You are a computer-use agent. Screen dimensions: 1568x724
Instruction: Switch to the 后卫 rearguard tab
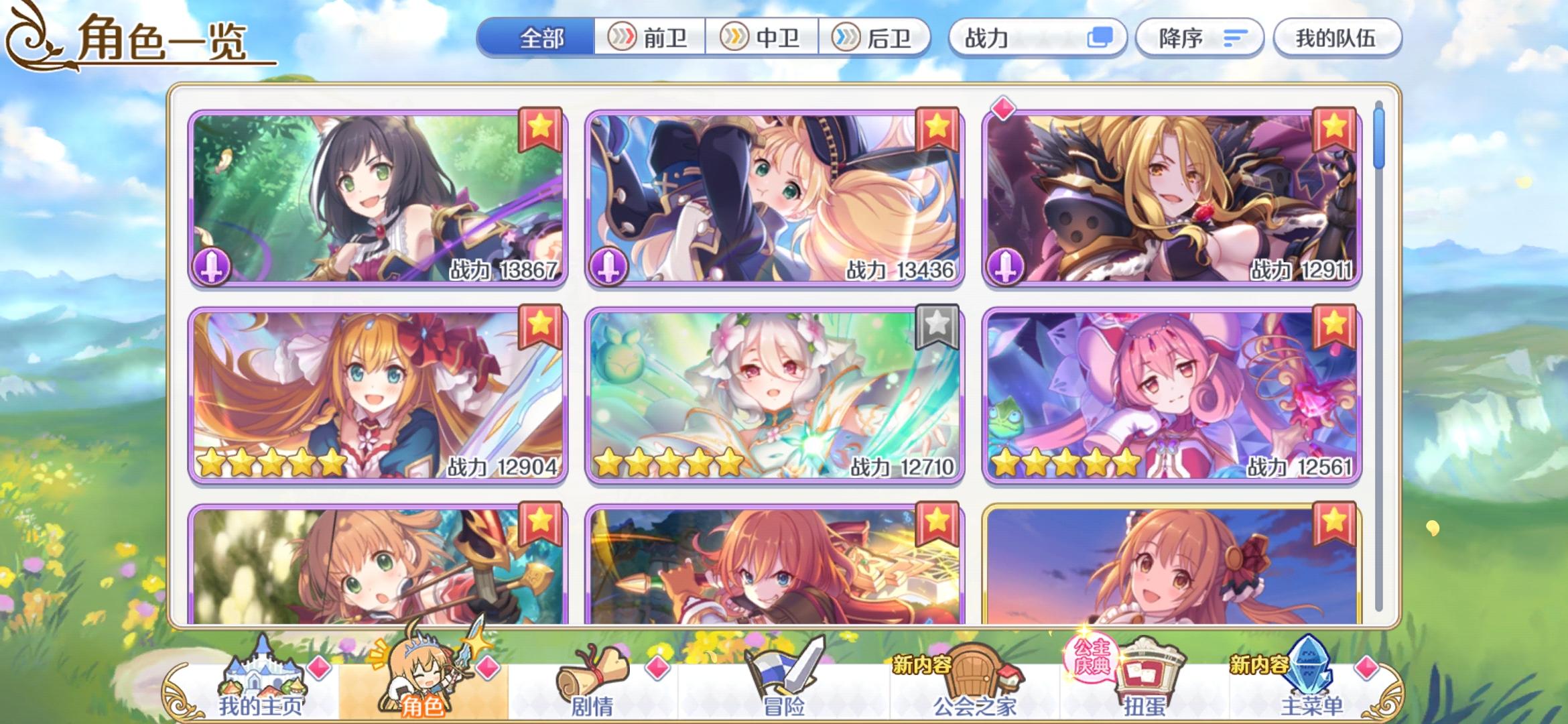pos(880,38)
